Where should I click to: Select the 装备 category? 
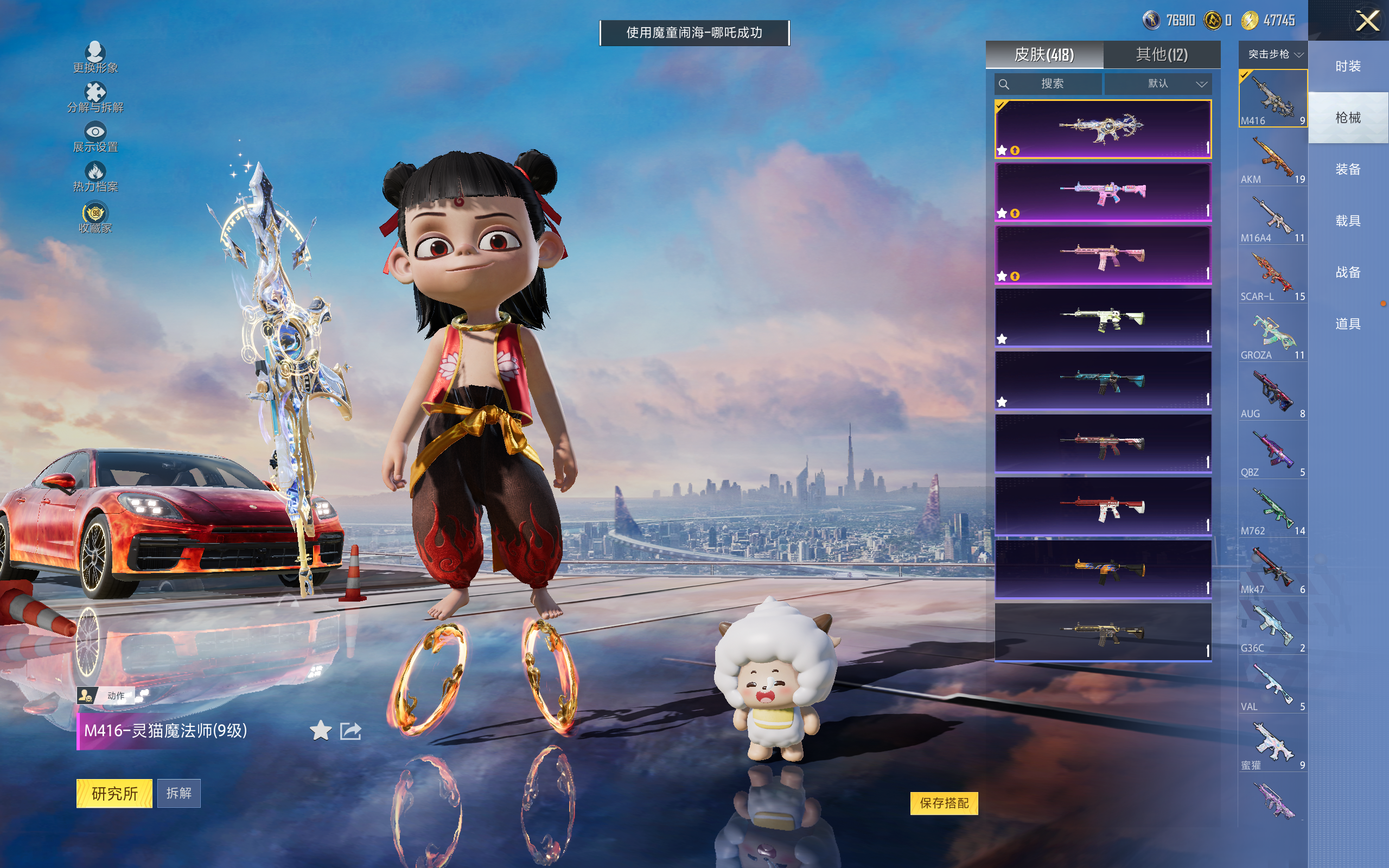click(1347, 169)
